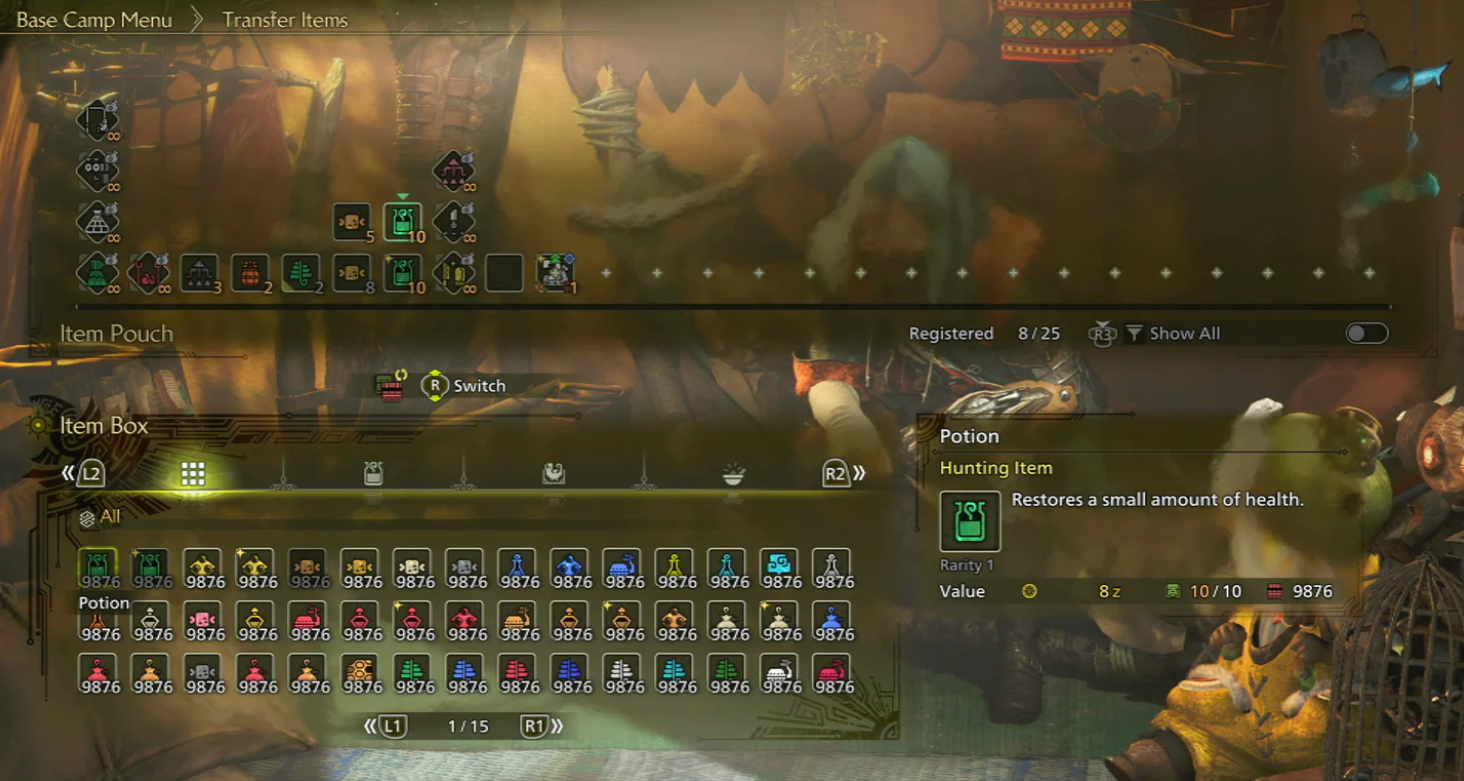Pick the pouch item with count 3
The height and width of the screenshot is (781, 1464).
point(199,272)
